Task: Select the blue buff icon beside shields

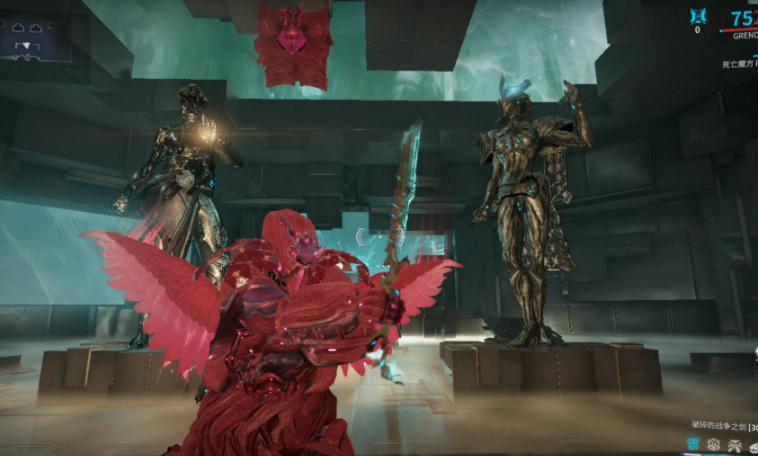Action: 697,16
